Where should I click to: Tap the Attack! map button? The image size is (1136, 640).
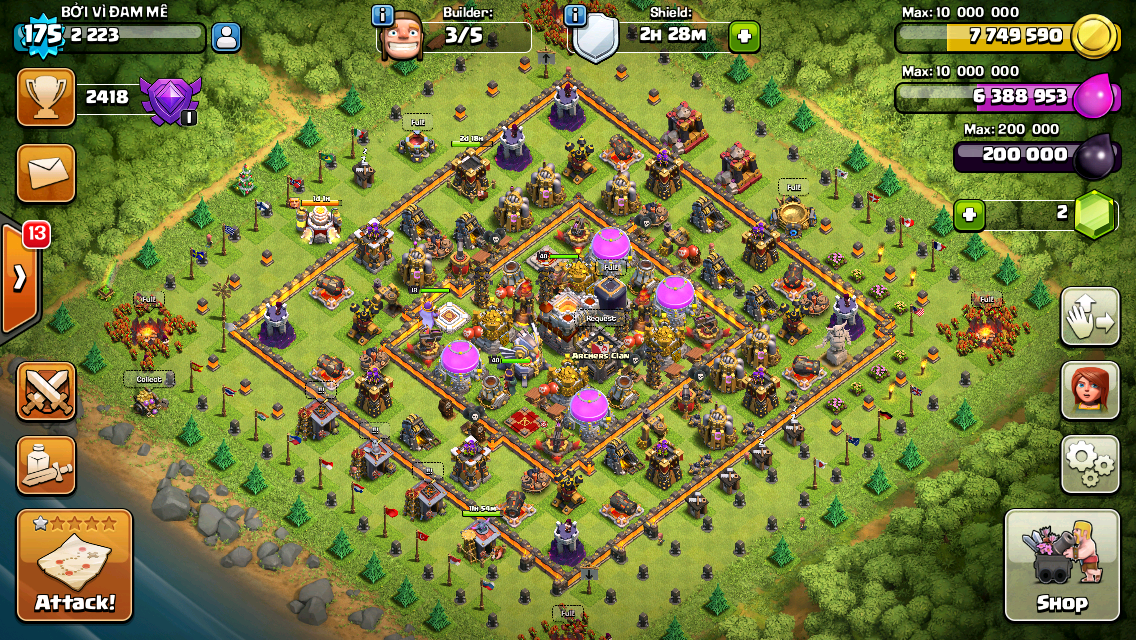(75, 566)
